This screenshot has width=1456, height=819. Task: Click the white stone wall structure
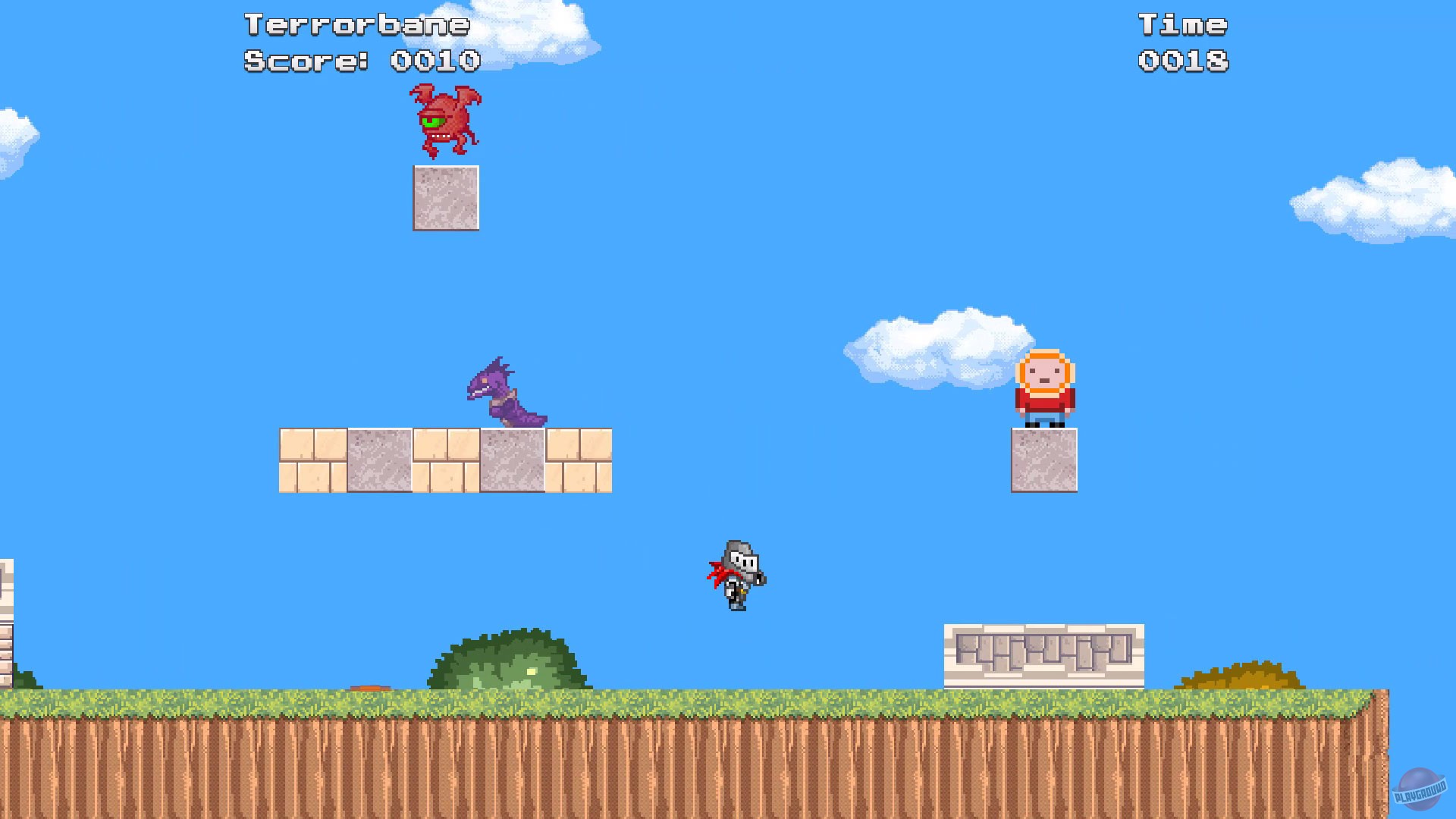tap(1044, 656)
